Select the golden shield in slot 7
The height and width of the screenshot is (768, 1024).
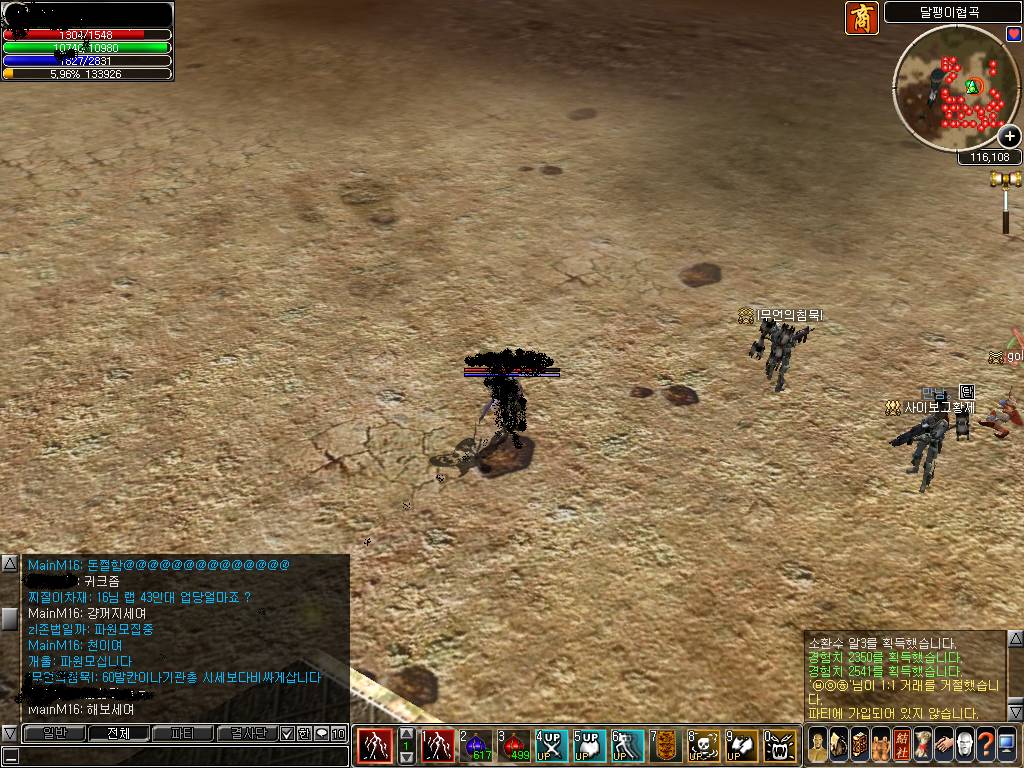tap(666, 746)
